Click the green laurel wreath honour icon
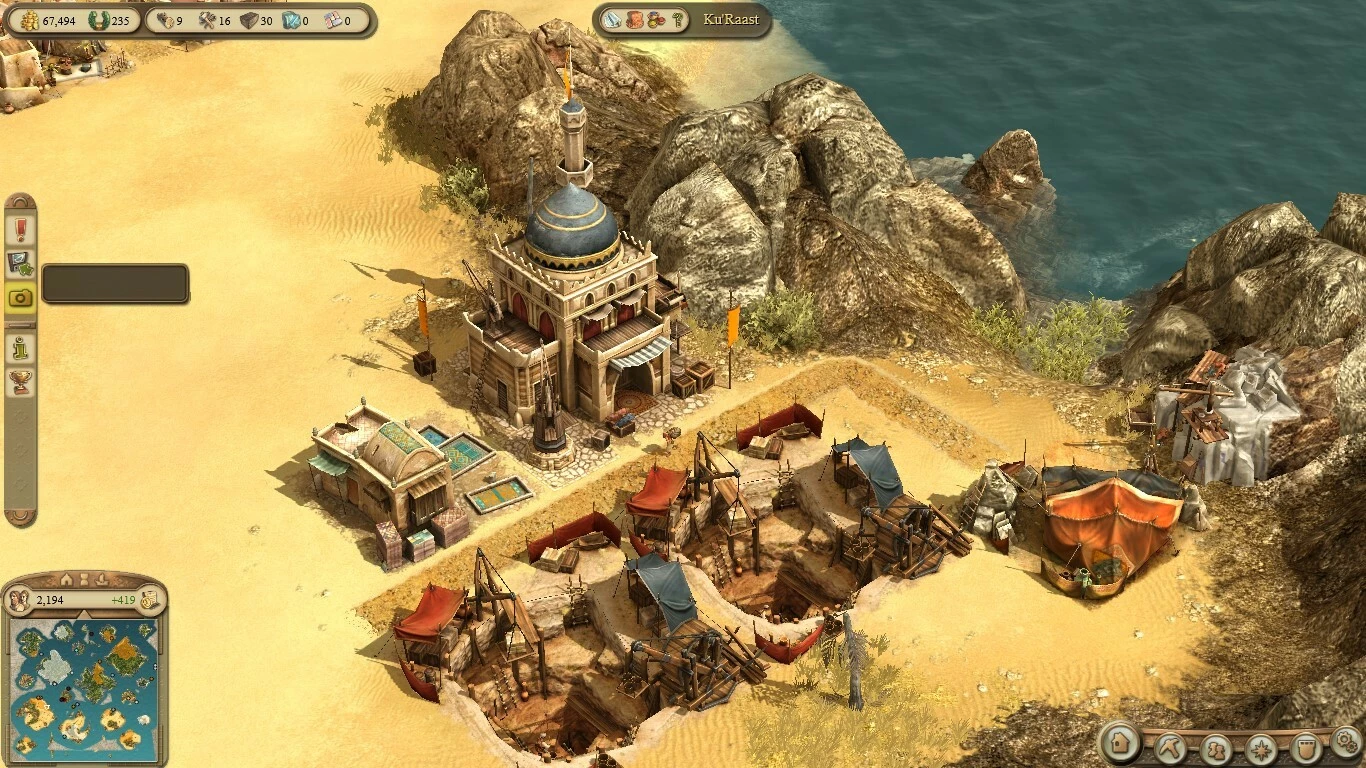This screenshot has height=768, width=1366. pos(100,20)
